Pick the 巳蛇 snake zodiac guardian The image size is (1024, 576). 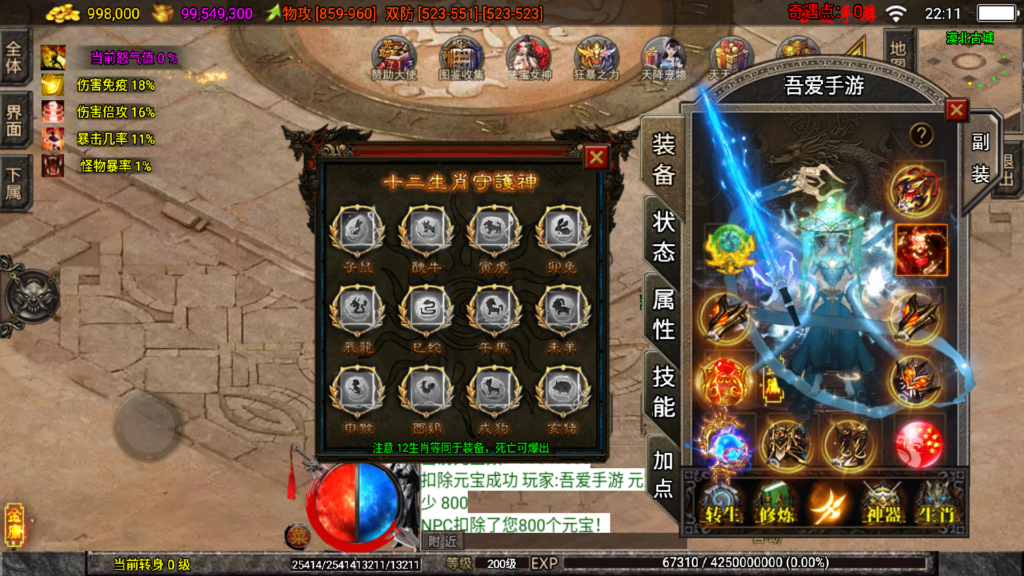click(x=425, y=308)
